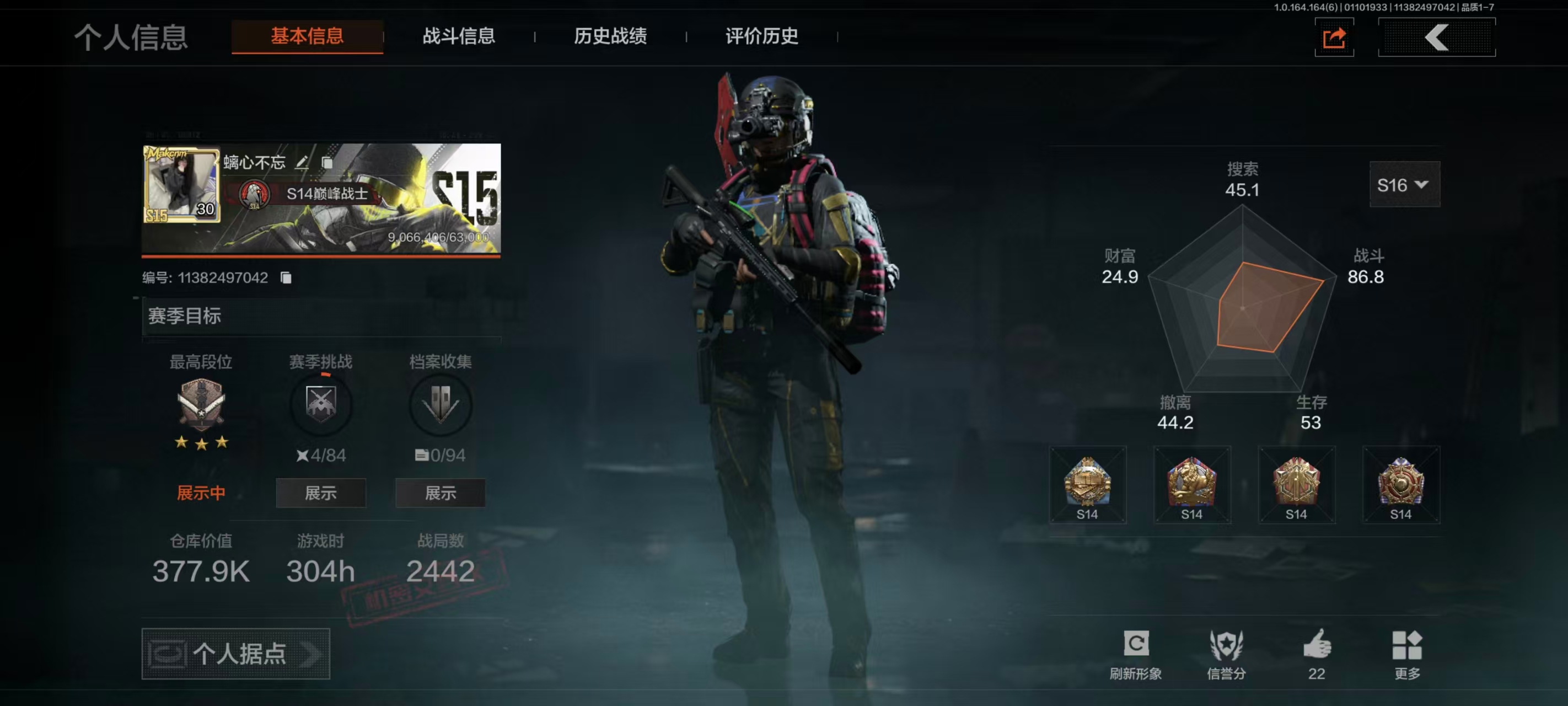Image resolution: width=1568 pixels, height=706 pixels.
Task: Show the 赛季挑战 progress
Action: tap(321, 493)
